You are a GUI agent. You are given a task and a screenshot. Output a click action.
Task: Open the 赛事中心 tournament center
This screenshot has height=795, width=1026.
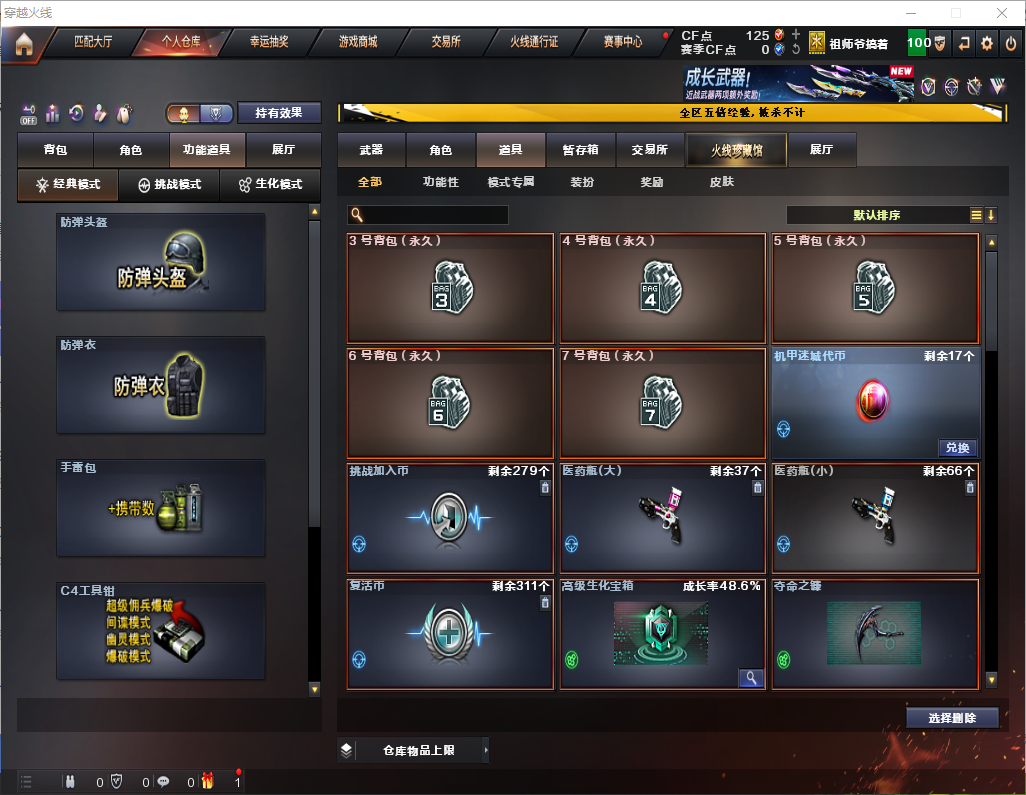(x=622, y=42)
